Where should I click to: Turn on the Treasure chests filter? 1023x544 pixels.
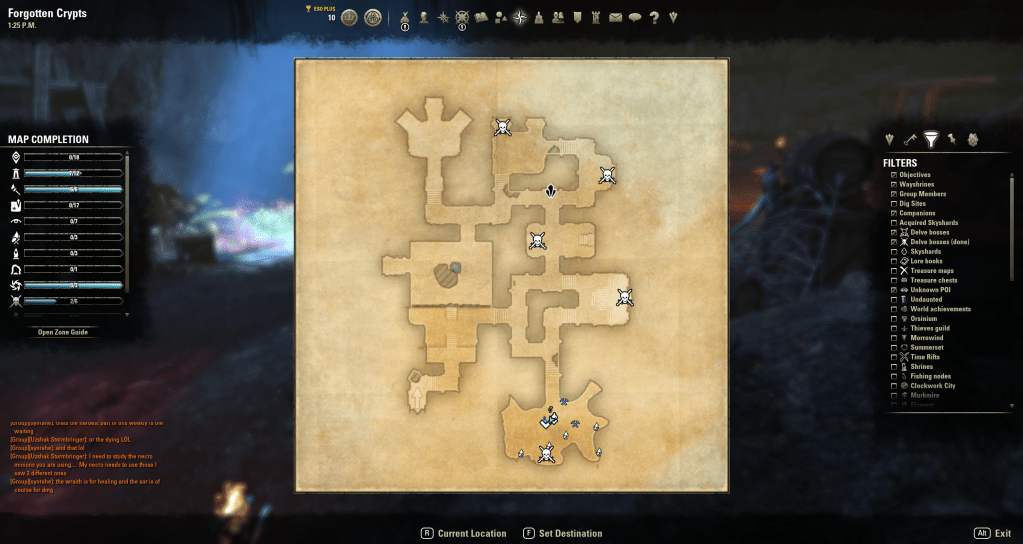(x=893, y=281)
